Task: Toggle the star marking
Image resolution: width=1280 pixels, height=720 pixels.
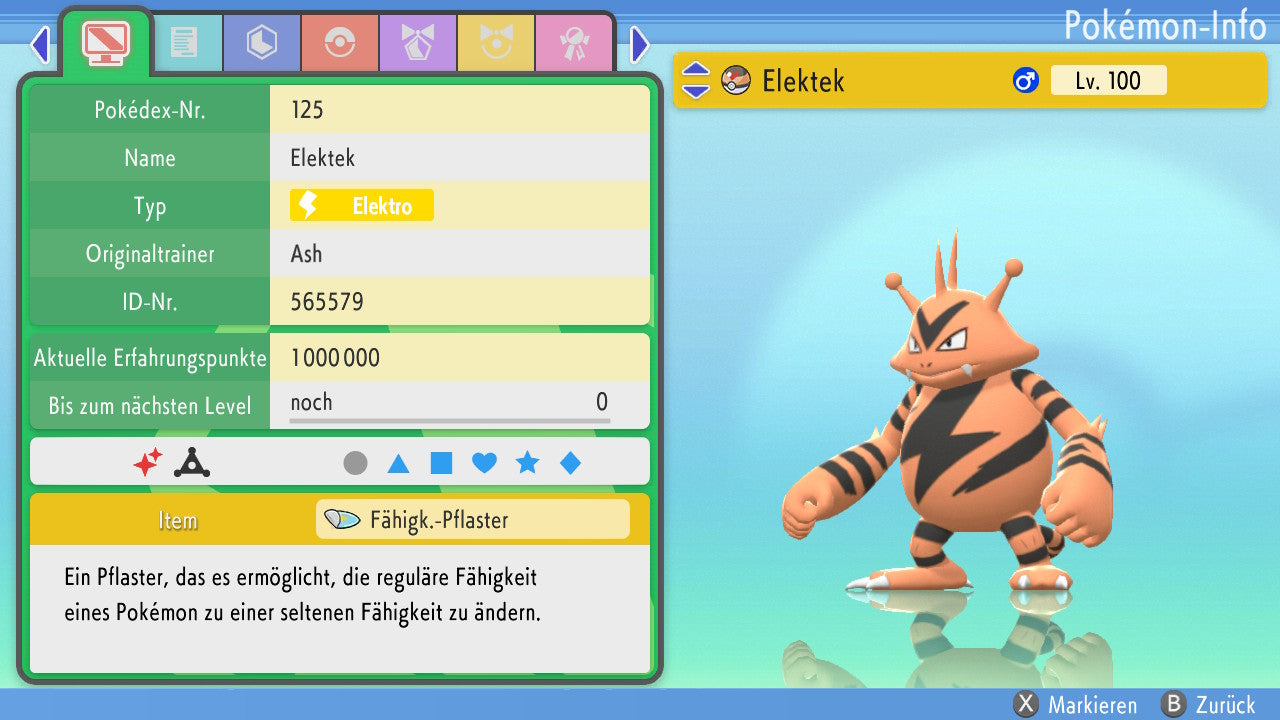Action: click(x=527, y=463)
